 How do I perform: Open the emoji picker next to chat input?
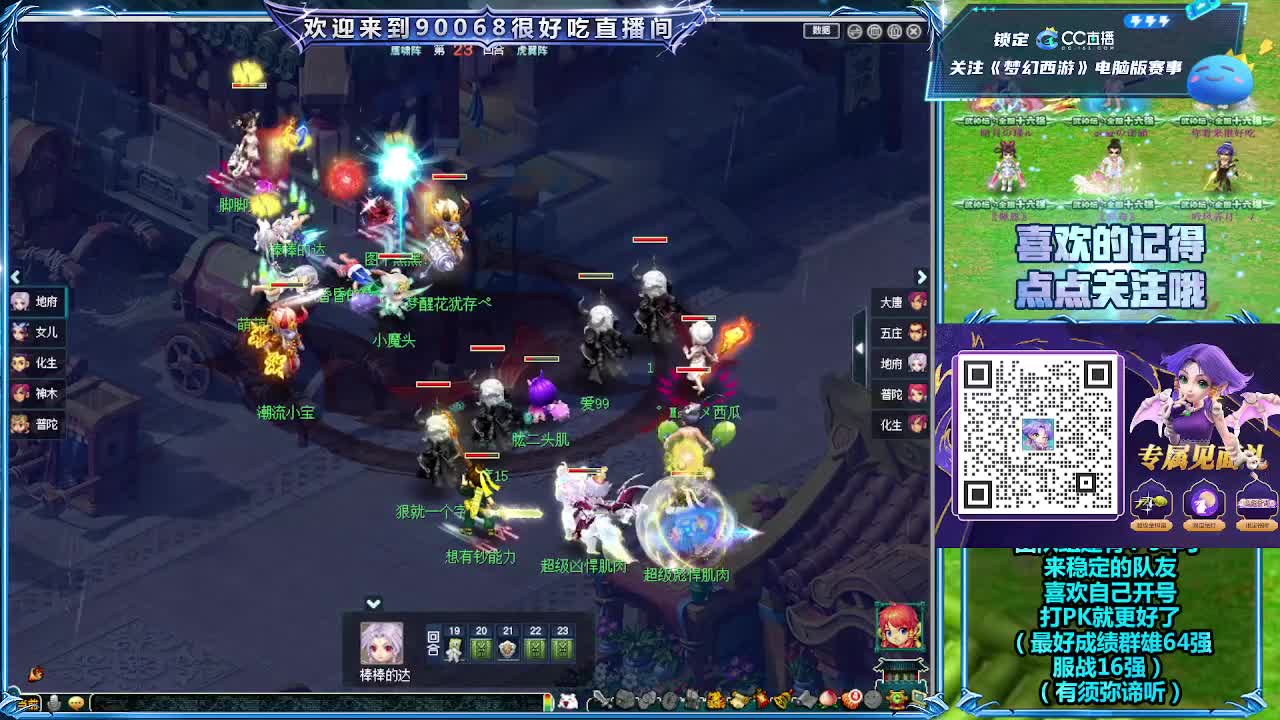click(x=76, y=702)
